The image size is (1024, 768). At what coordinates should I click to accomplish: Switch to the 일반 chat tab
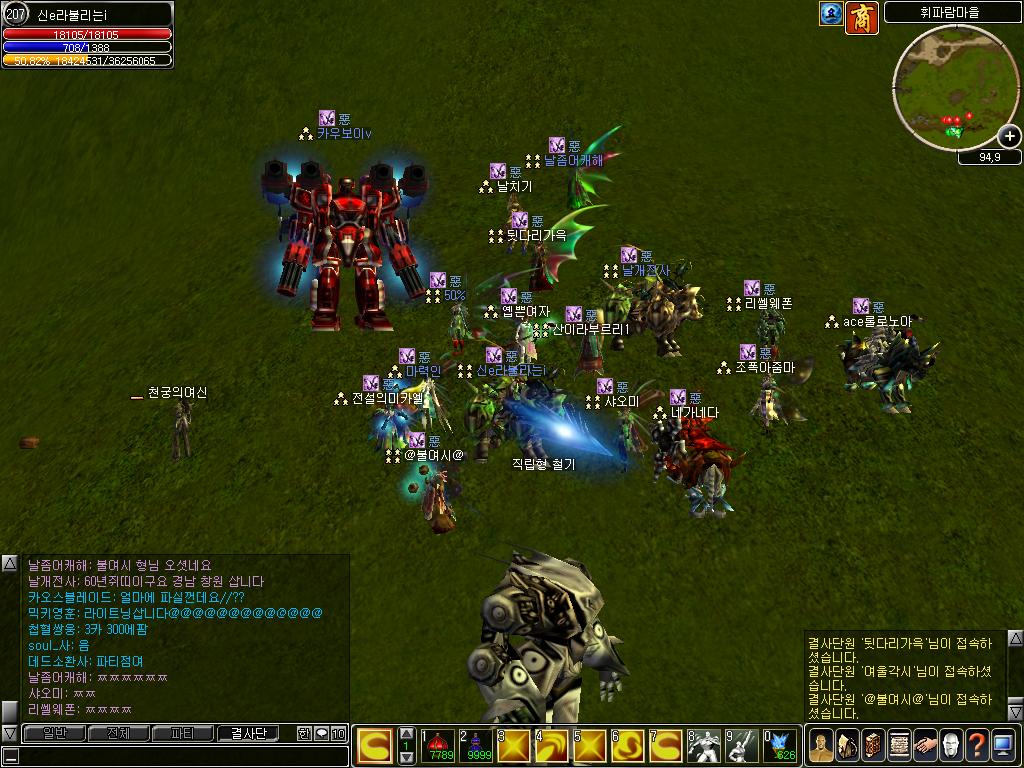click(55, 733)
